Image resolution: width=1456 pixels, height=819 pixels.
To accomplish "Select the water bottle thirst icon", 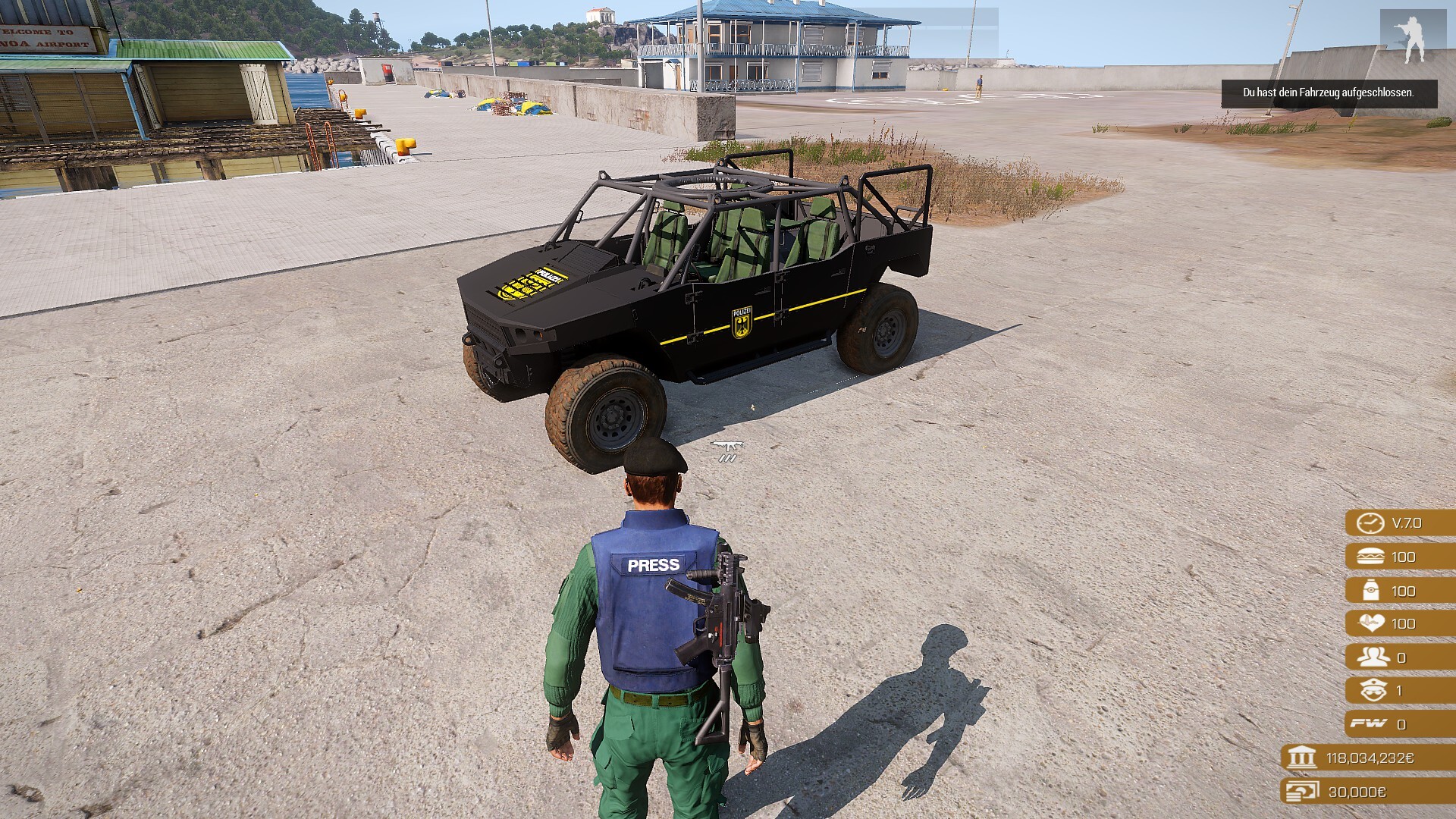I will 1371,590.
